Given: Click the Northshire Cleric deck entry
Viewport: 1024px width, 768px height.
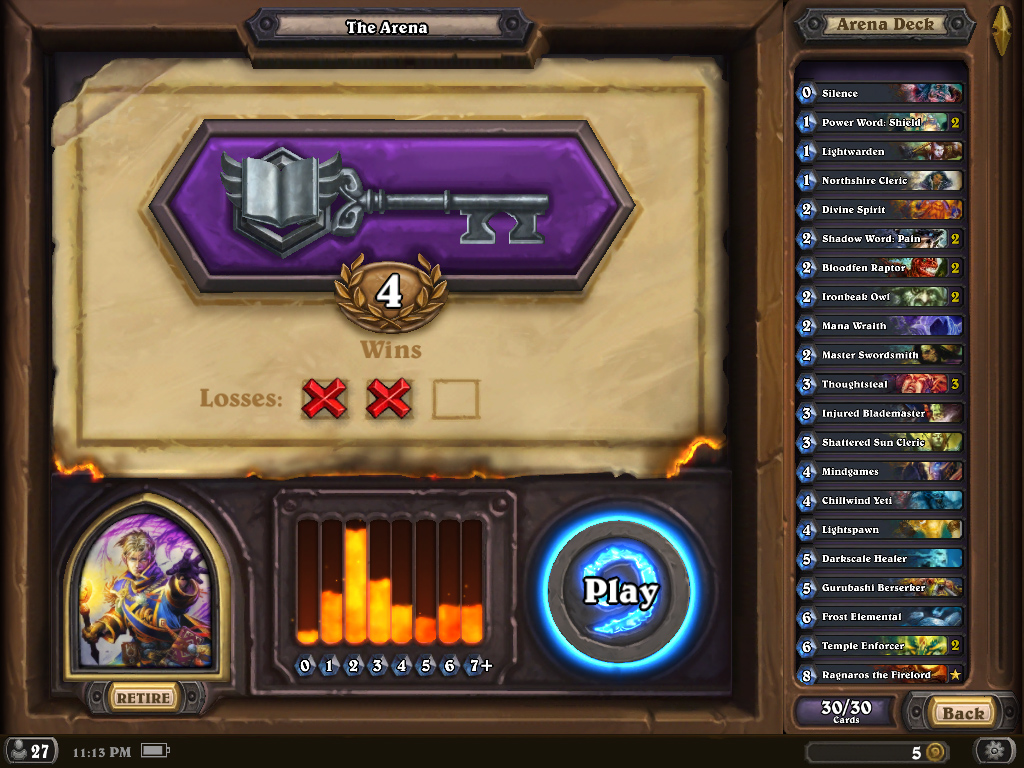Looking at the screenshot, I should click(x=880, y=180).
